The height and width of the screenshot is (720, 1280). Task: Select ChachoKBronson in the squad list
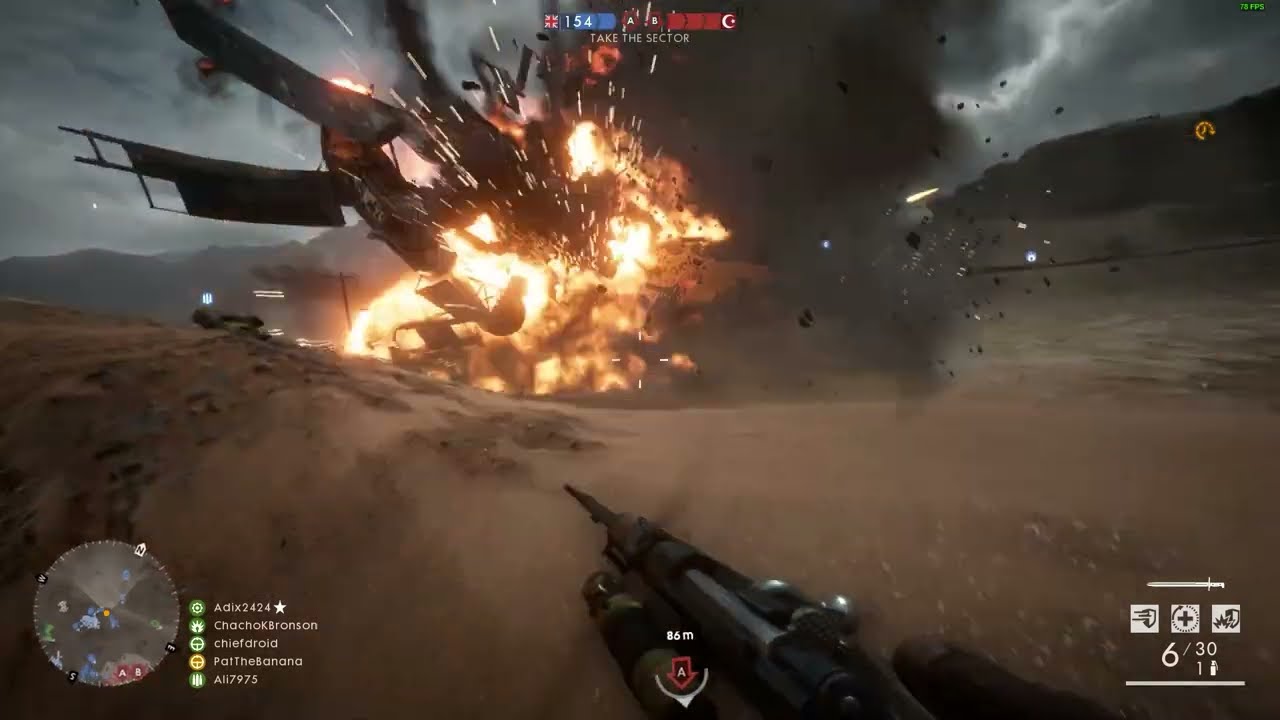pos(265,625)
